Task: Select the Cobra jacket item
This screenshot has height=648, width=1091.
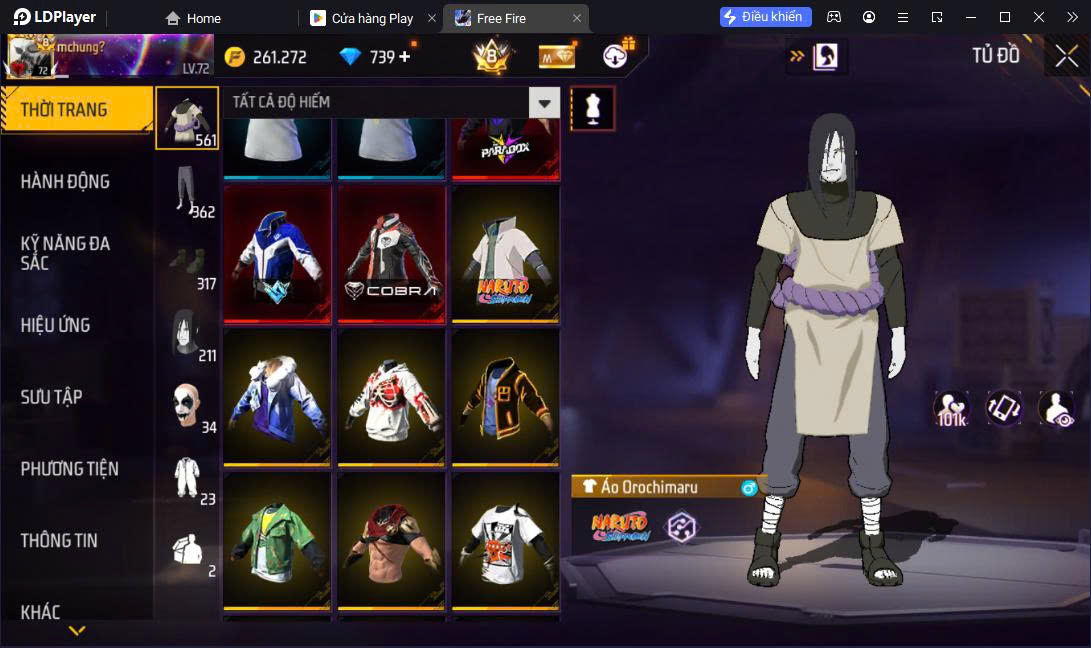Action: click(x=391, y=255)
